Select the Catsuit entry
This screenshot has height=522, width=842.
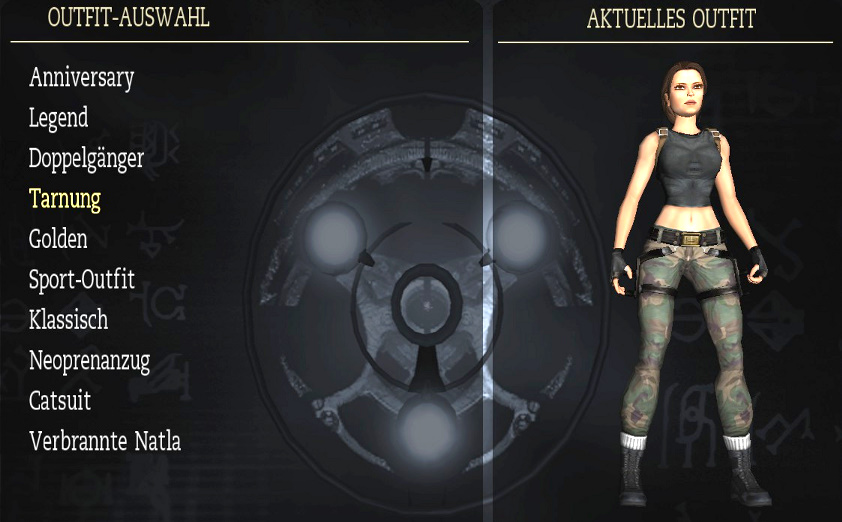tap(60, 401)
